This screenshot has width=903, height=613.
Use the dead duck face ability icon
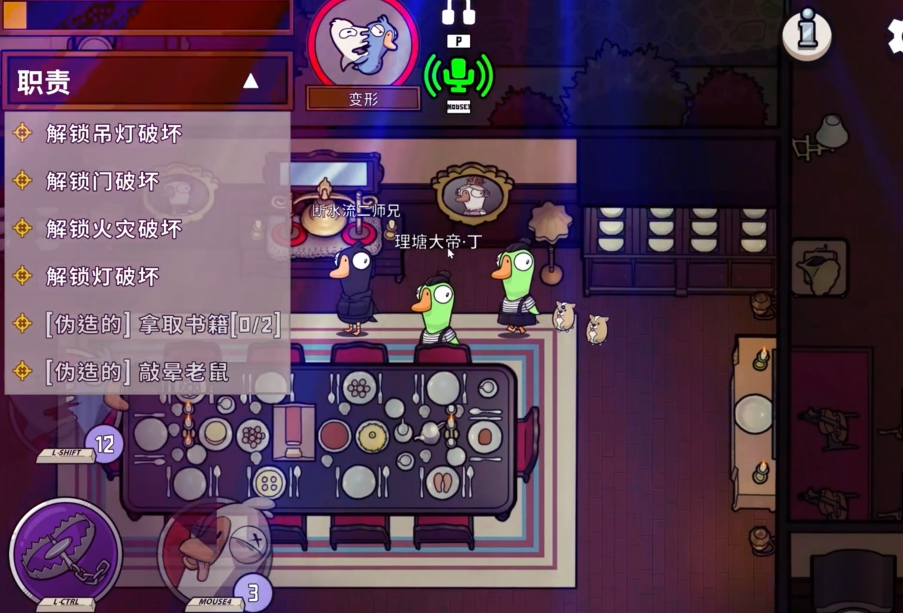(x=215, y=550)
